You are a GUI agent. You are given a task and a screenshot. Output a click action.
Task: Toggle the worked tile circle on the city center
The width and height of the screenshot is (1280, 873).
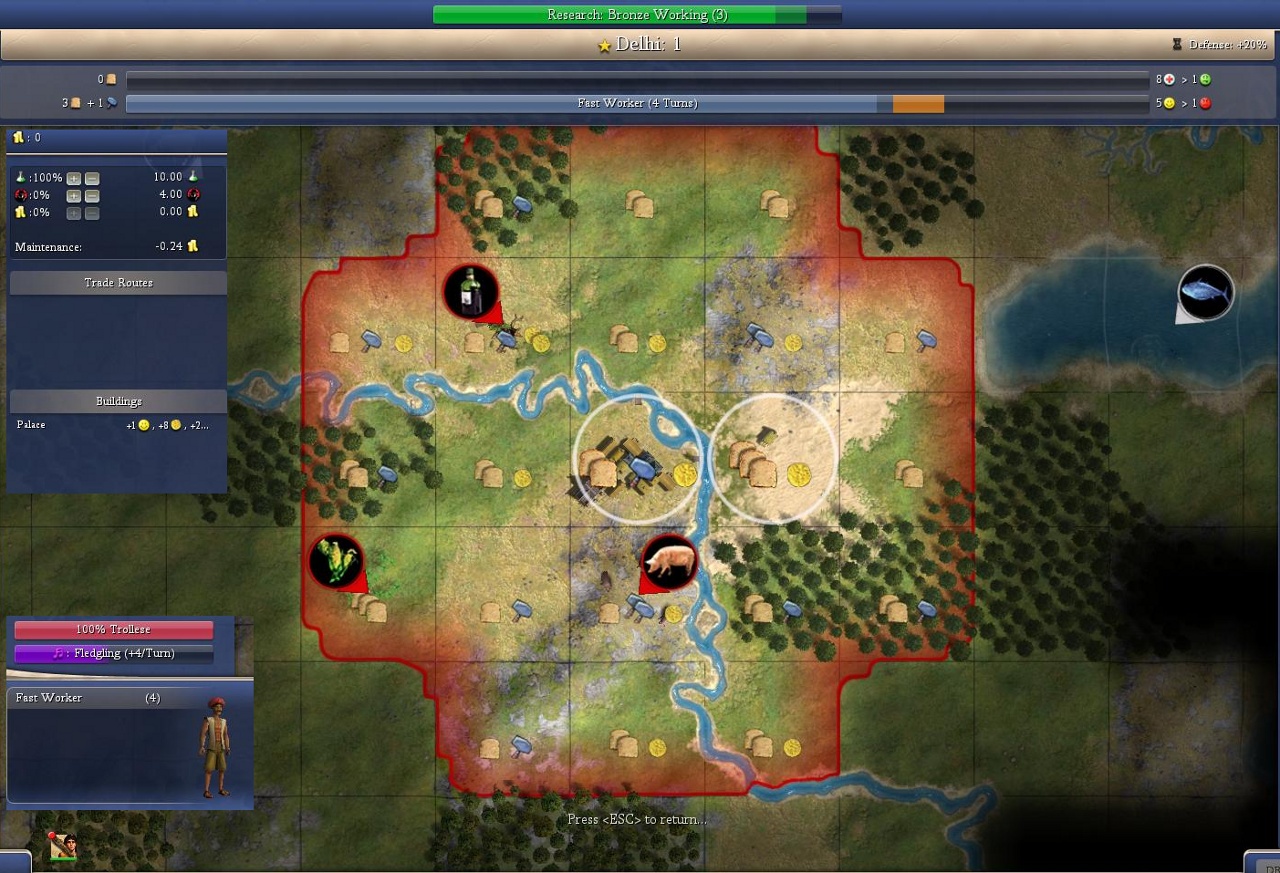tap(637, 459)
